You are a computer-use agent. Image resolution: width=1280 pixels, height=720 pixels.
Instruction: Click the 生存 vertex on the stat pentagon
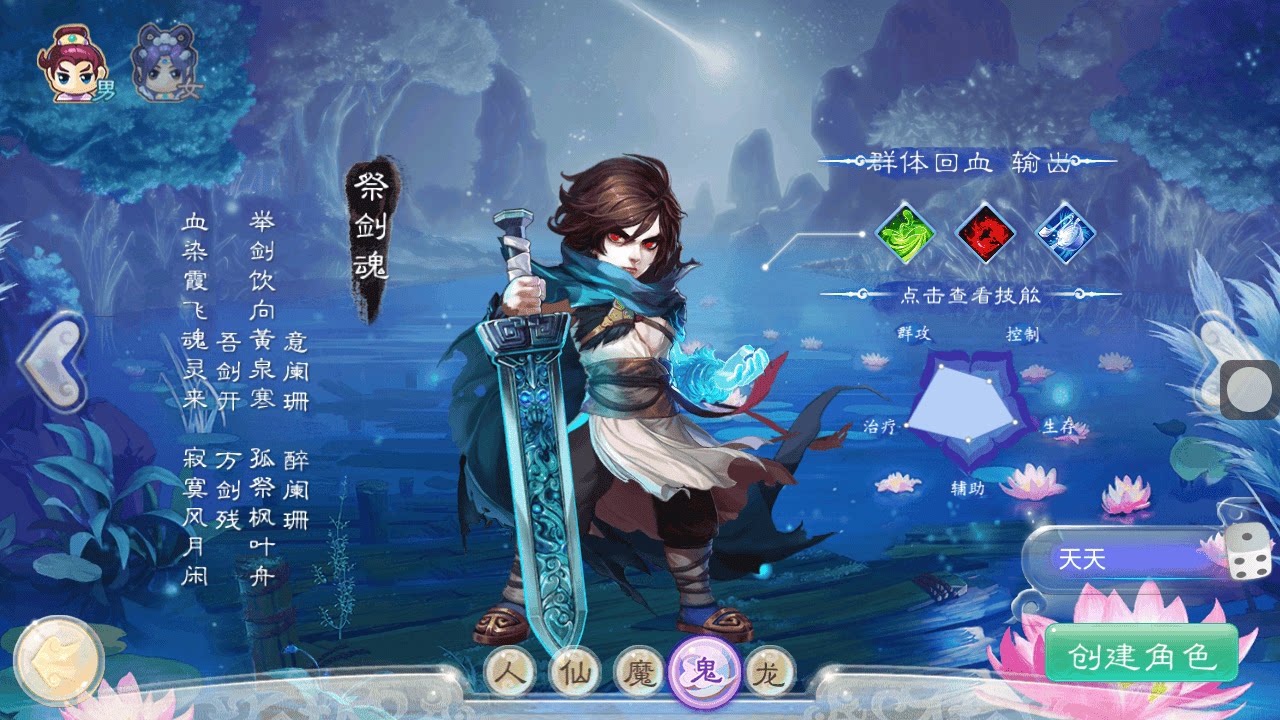1013,424
